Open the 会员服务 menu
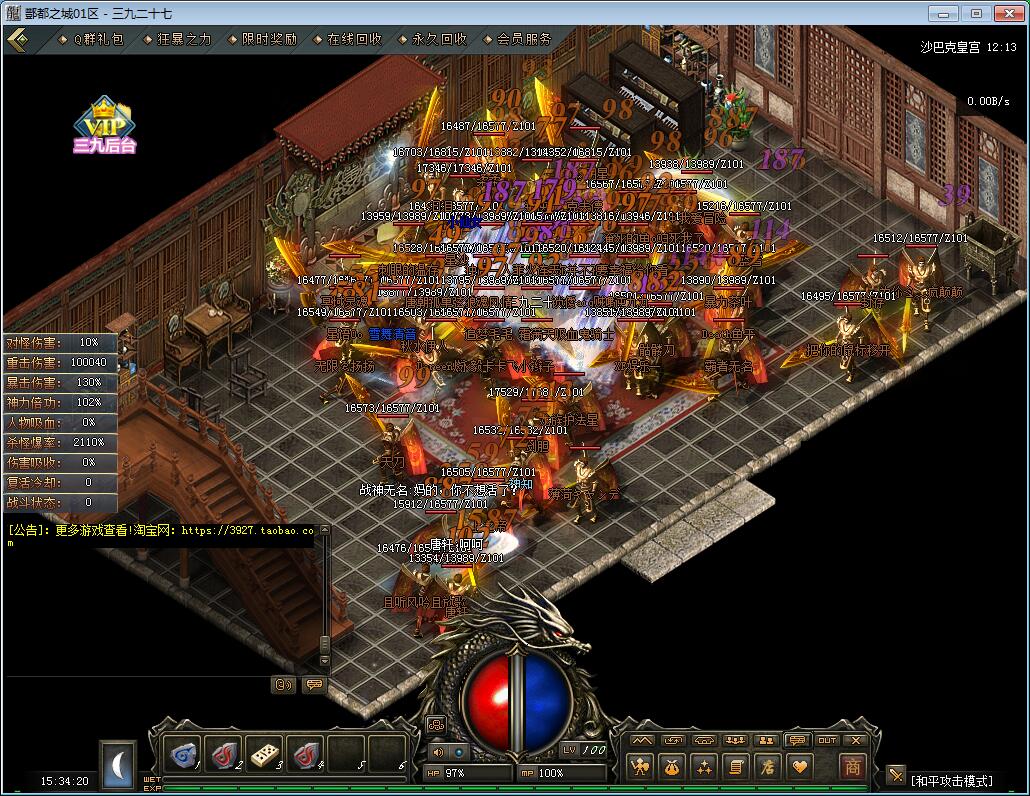The width and height of the screenshot is (1030, 796). click(x=524, y=39)
